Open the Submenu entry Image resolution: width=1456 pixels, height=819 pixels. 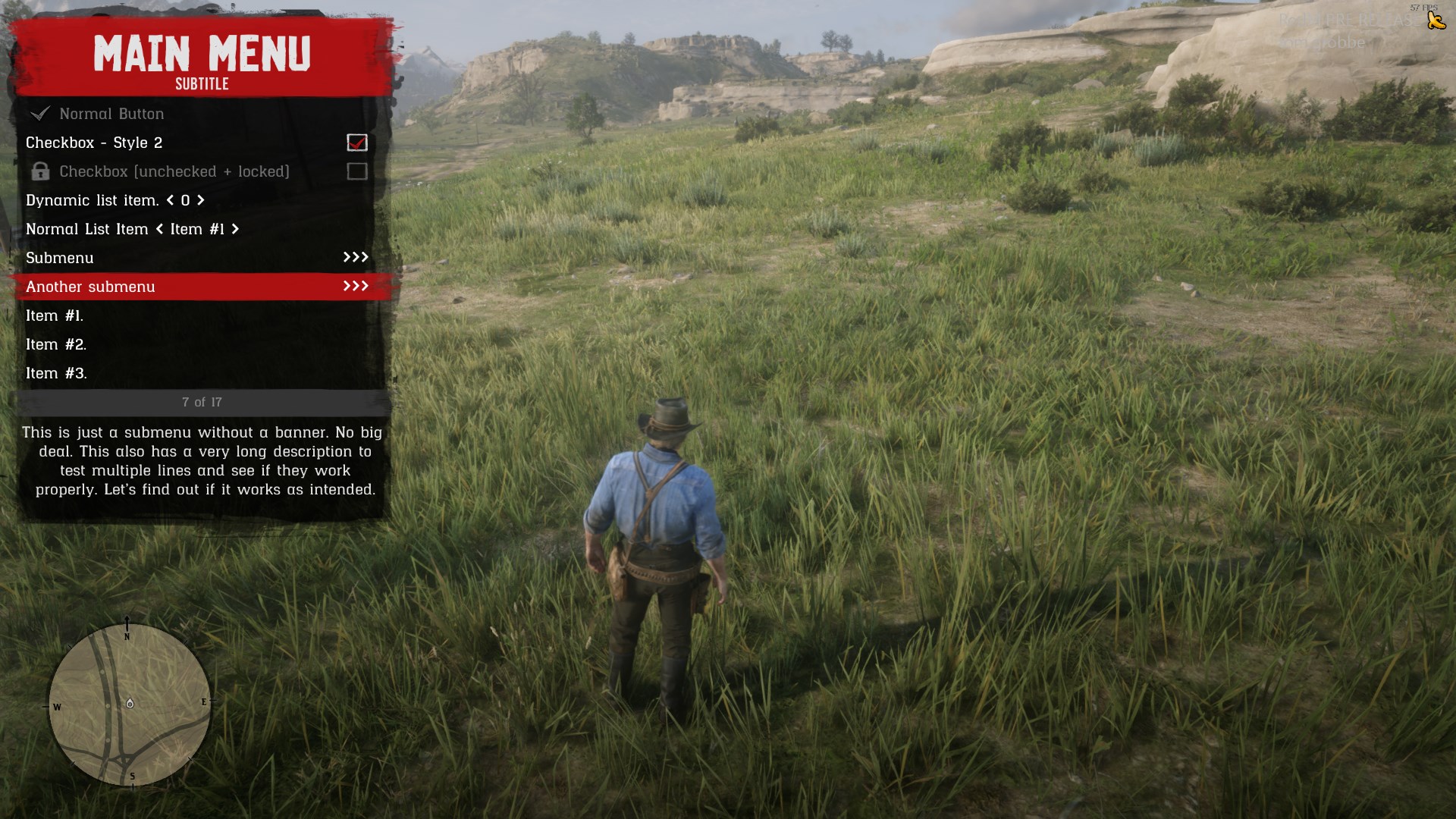(197, 258)
